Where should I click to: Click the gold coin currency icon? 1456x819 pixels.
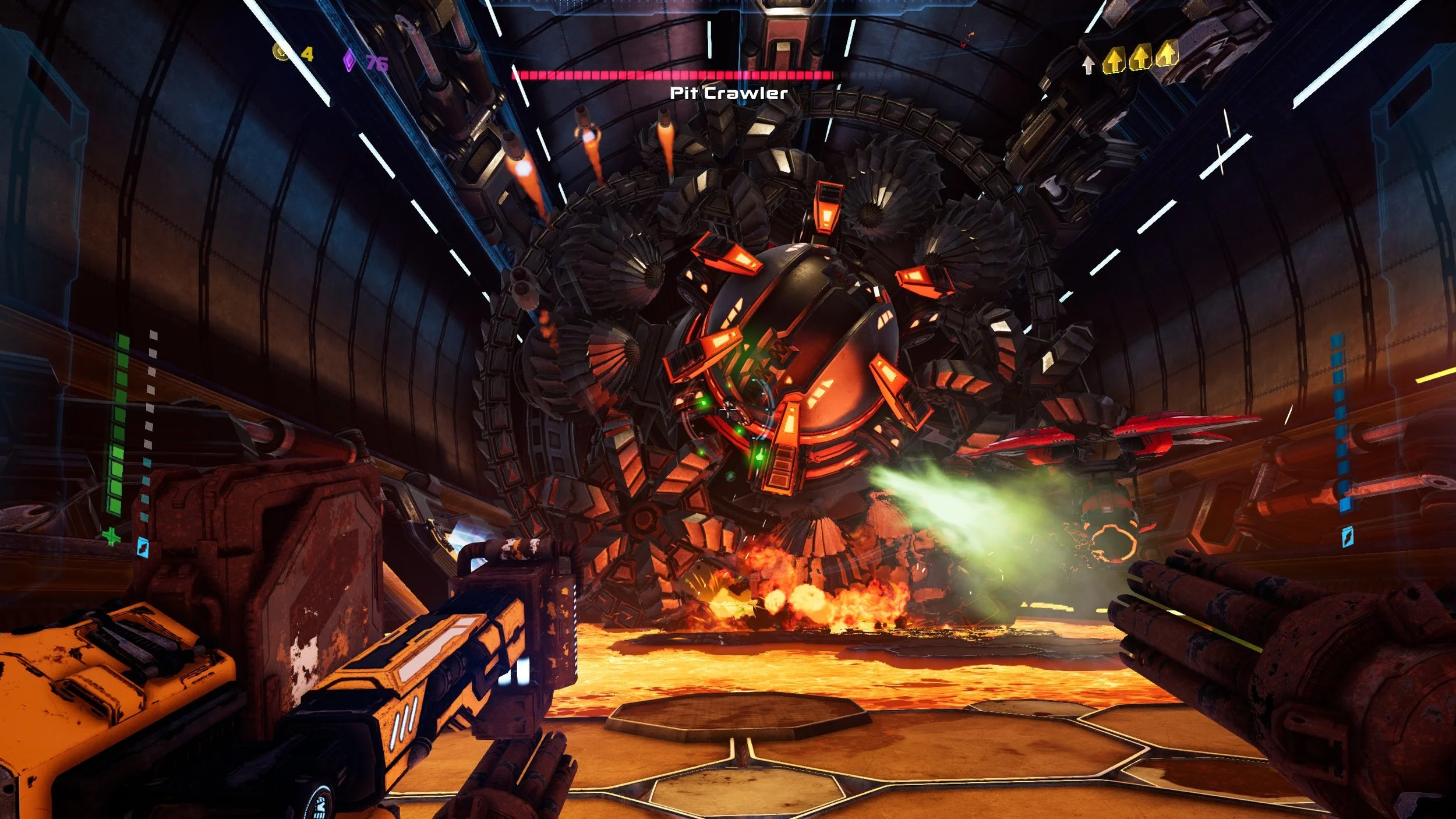coord(282,52)
